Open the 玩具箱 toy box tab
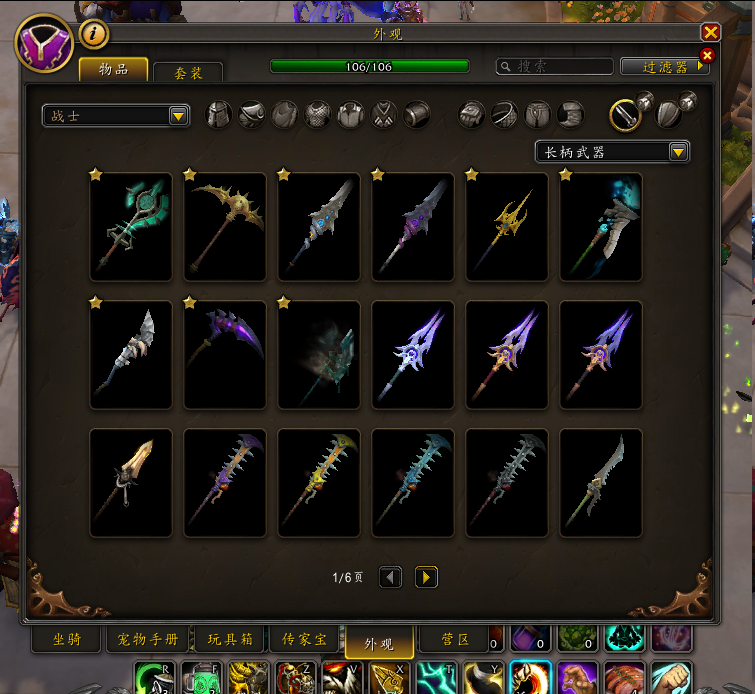The width and height of the screenshot is (755, 694). (230, 640)
